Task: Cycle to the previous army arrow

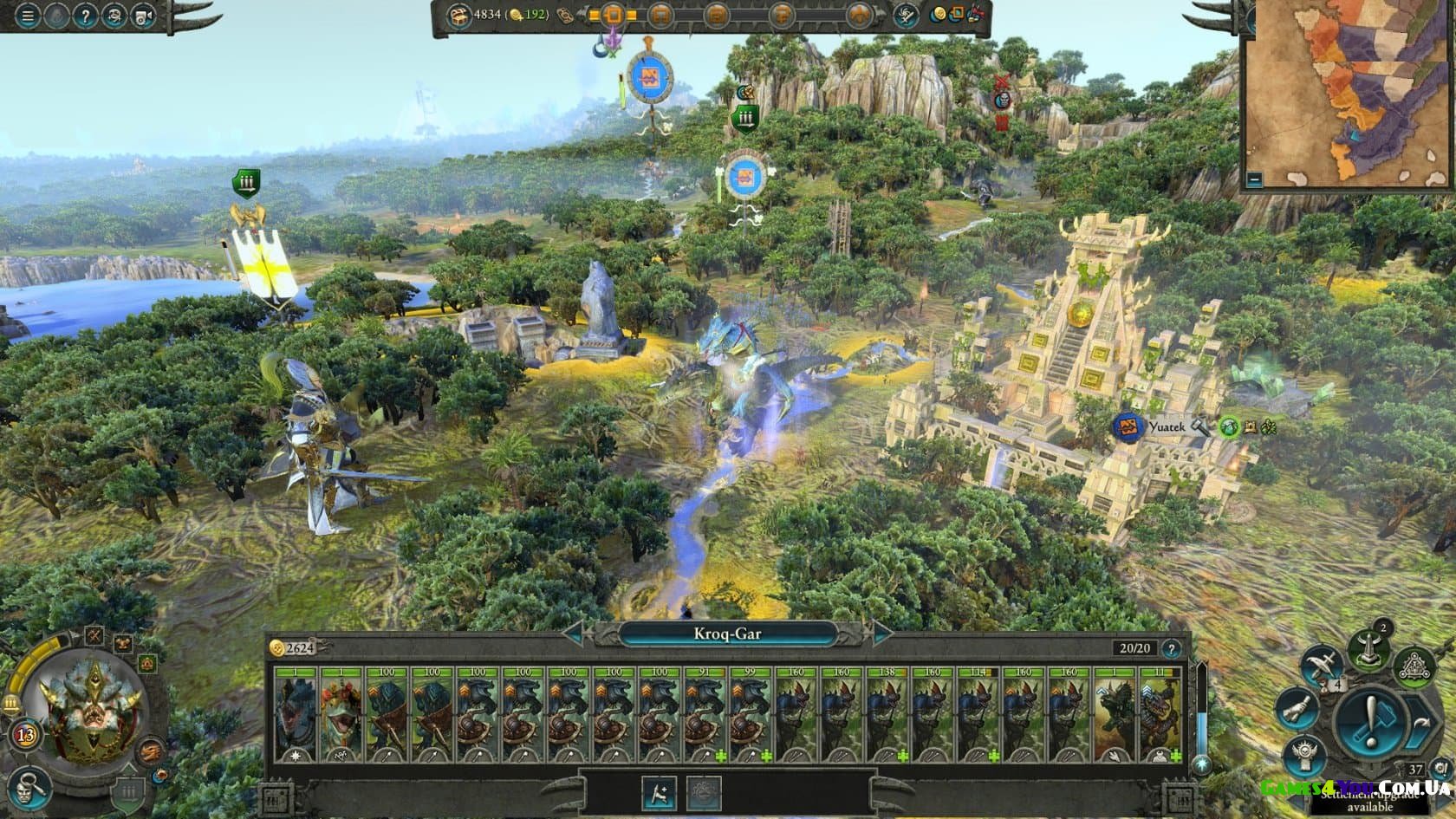Action: (575, 634)
